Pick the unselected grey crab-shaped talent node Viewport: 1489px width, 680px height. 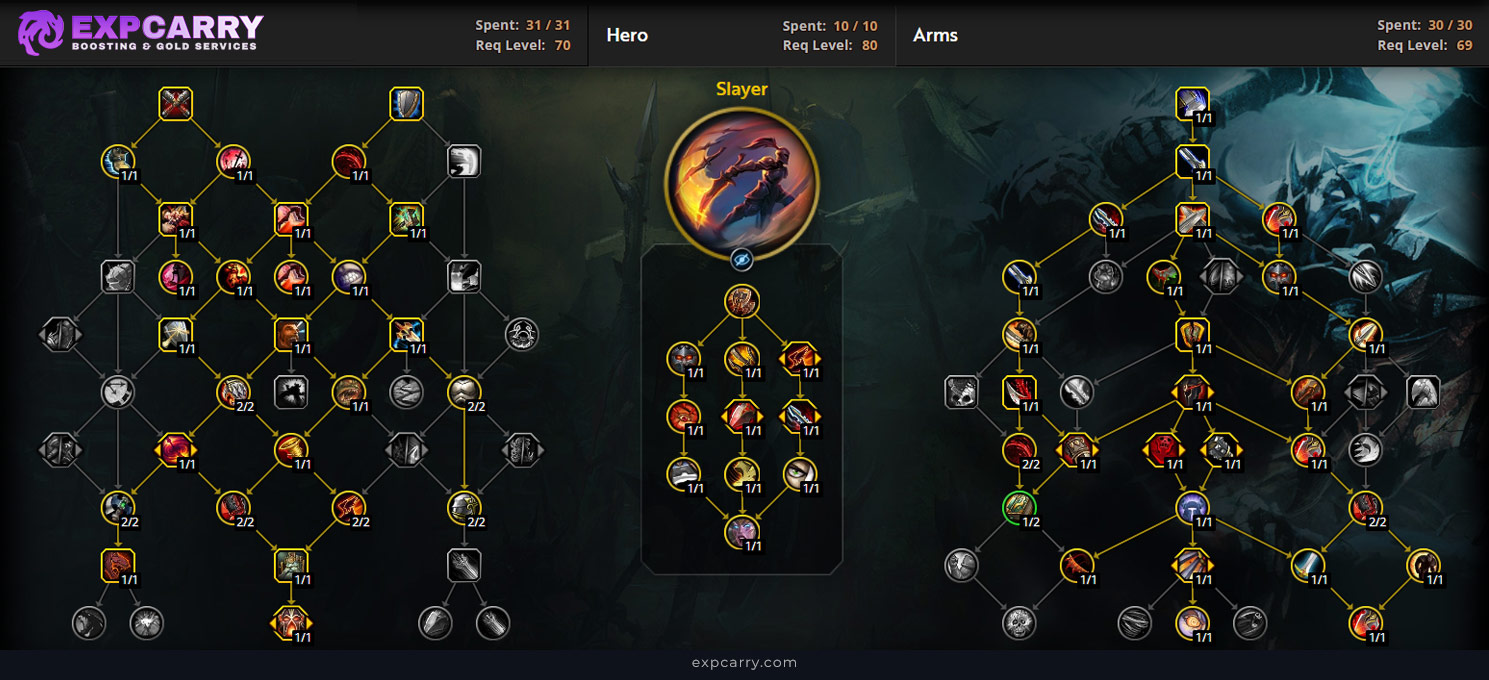coord(522,334)
